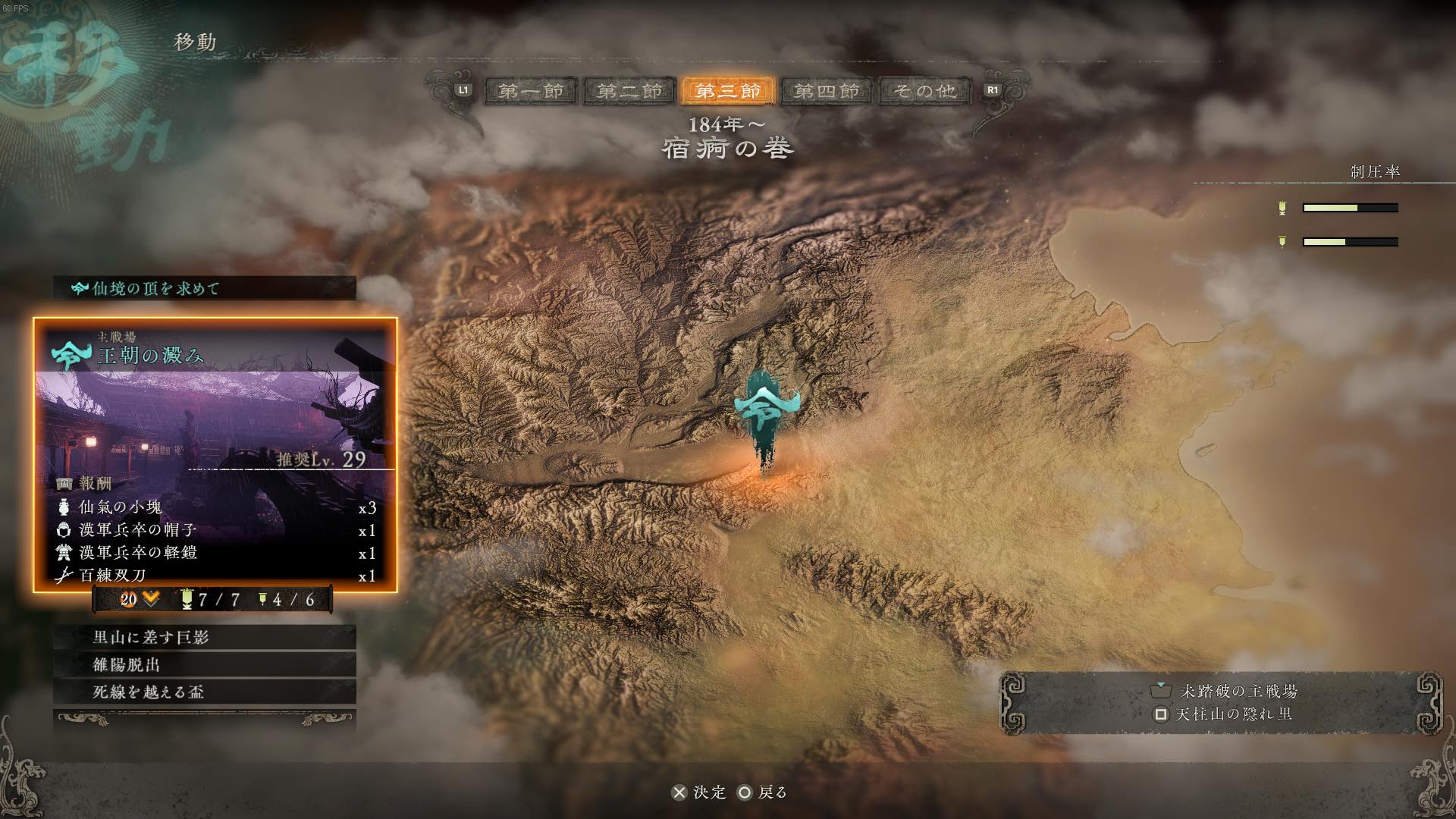1456x819 pixels.
Task: Select the highlighted 第三節 tab
Action: (727, 91)
